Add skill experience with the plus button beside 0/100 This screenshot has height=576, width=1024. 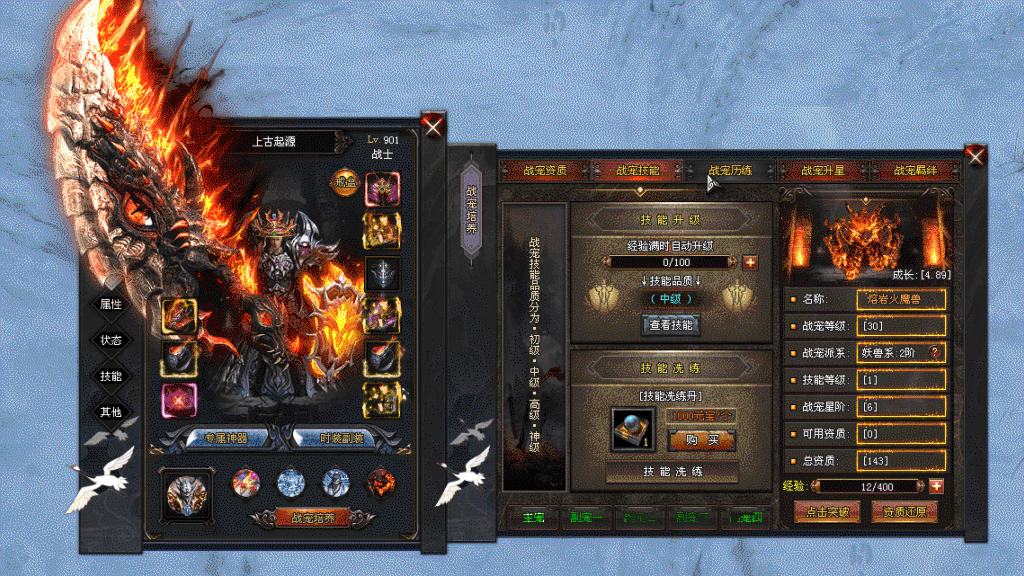click(x=750, y=262)
